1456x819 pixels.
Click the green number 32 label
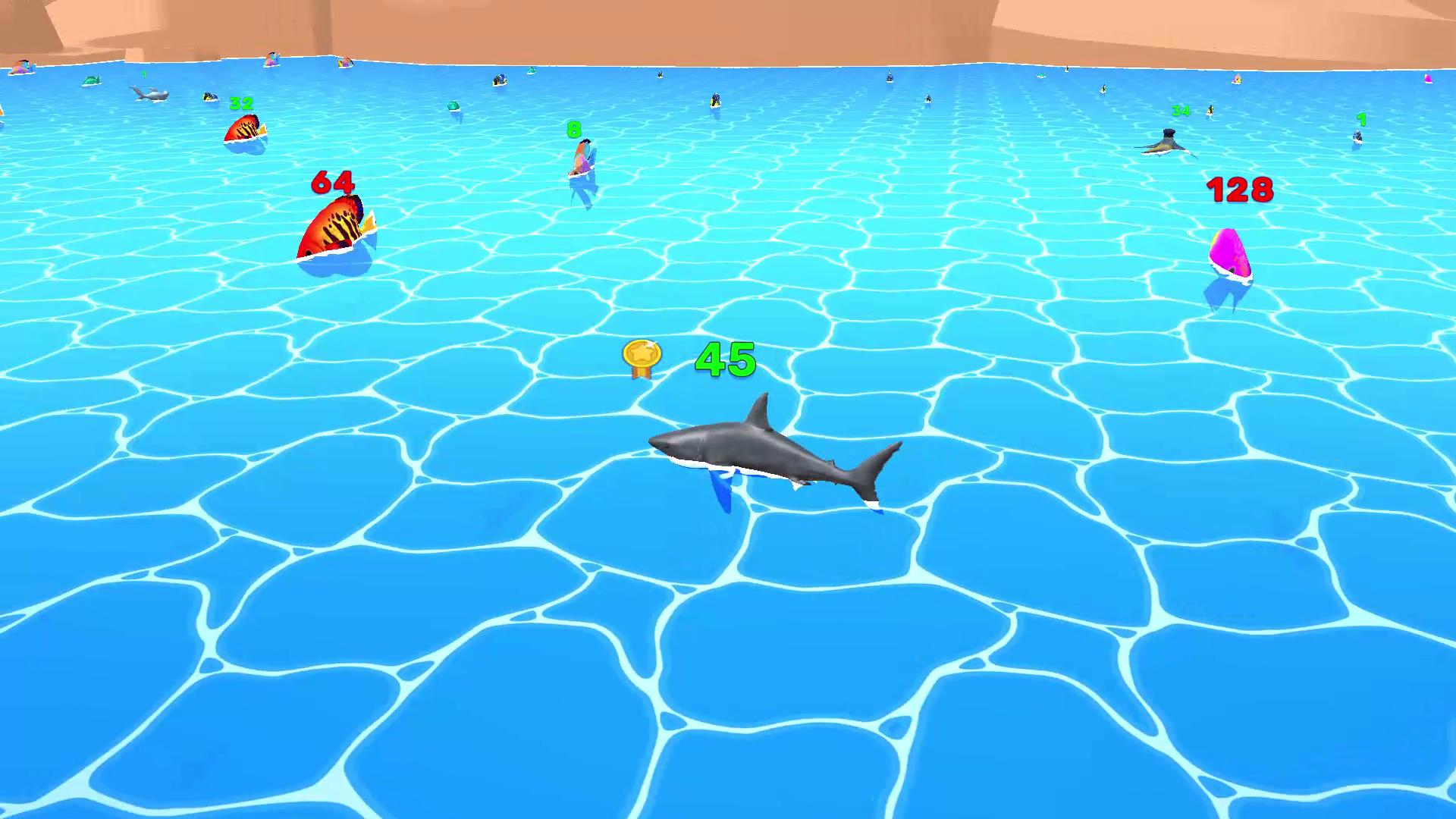pos(241,103)
